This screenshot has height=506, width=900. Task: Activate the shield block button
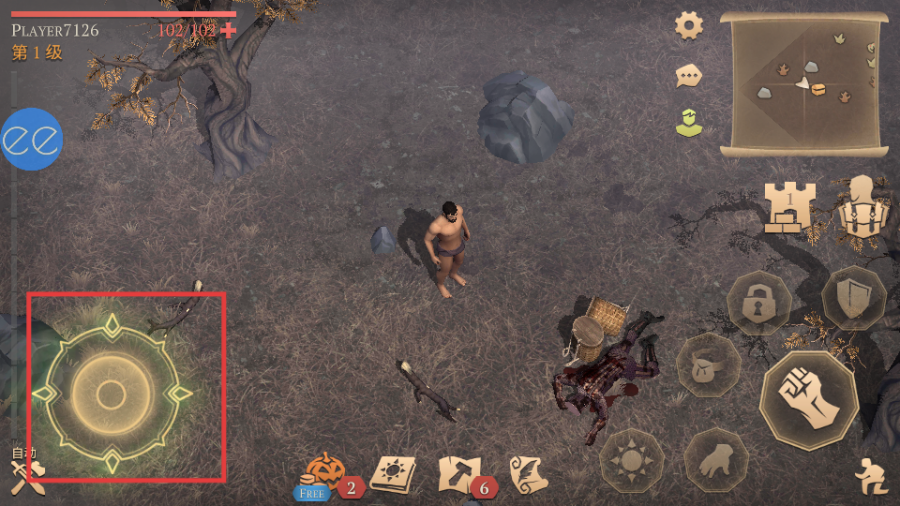(x=853, y=297)
